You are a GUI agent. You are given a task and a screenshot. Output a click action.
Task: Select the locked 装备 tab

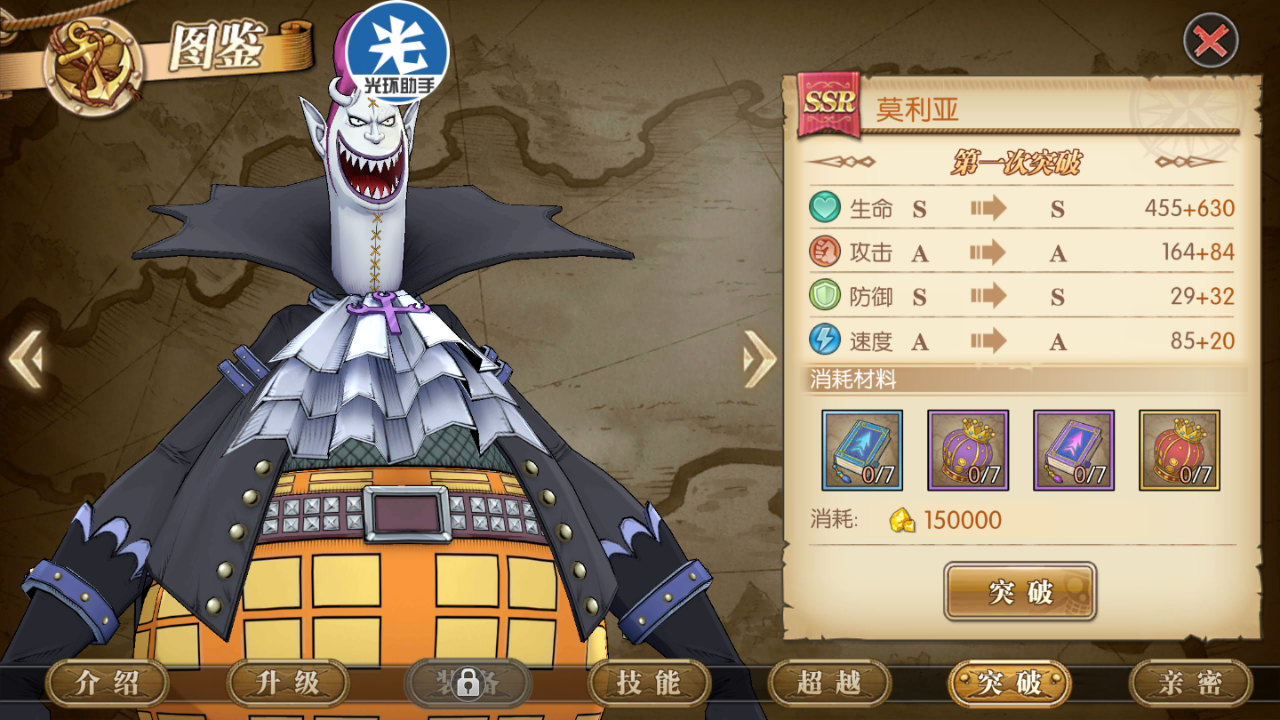pyautogui.click(x=468, y=684)
